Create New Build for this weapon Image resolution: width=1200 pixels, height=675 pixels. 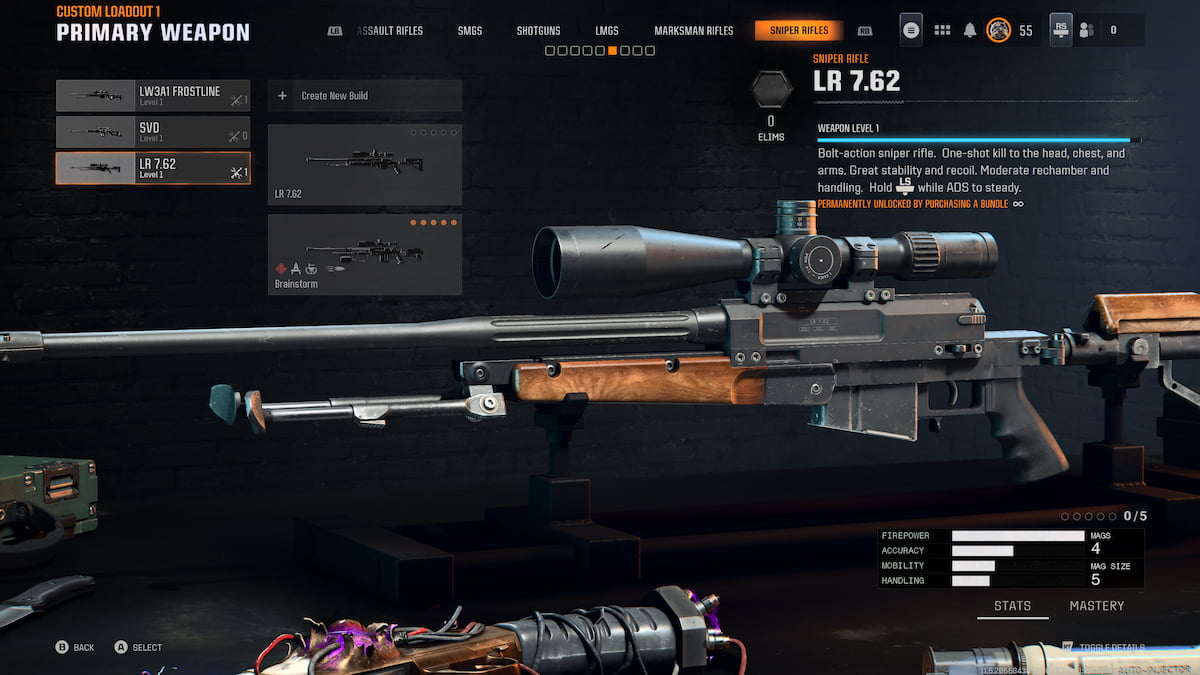(x=364, y=96)
